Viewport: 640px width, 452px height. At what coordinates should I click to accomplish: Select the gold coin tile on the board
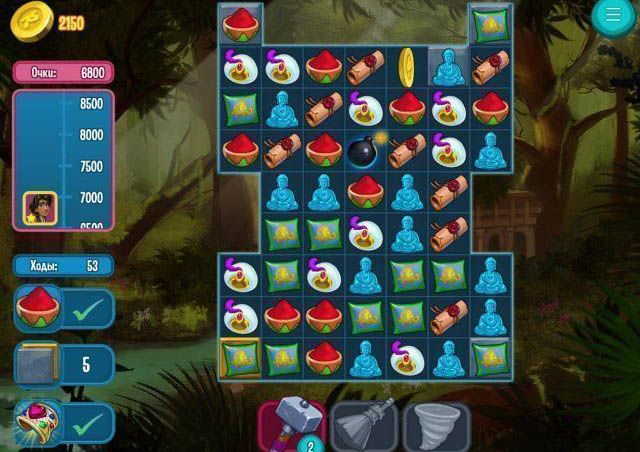click(407, 66)
